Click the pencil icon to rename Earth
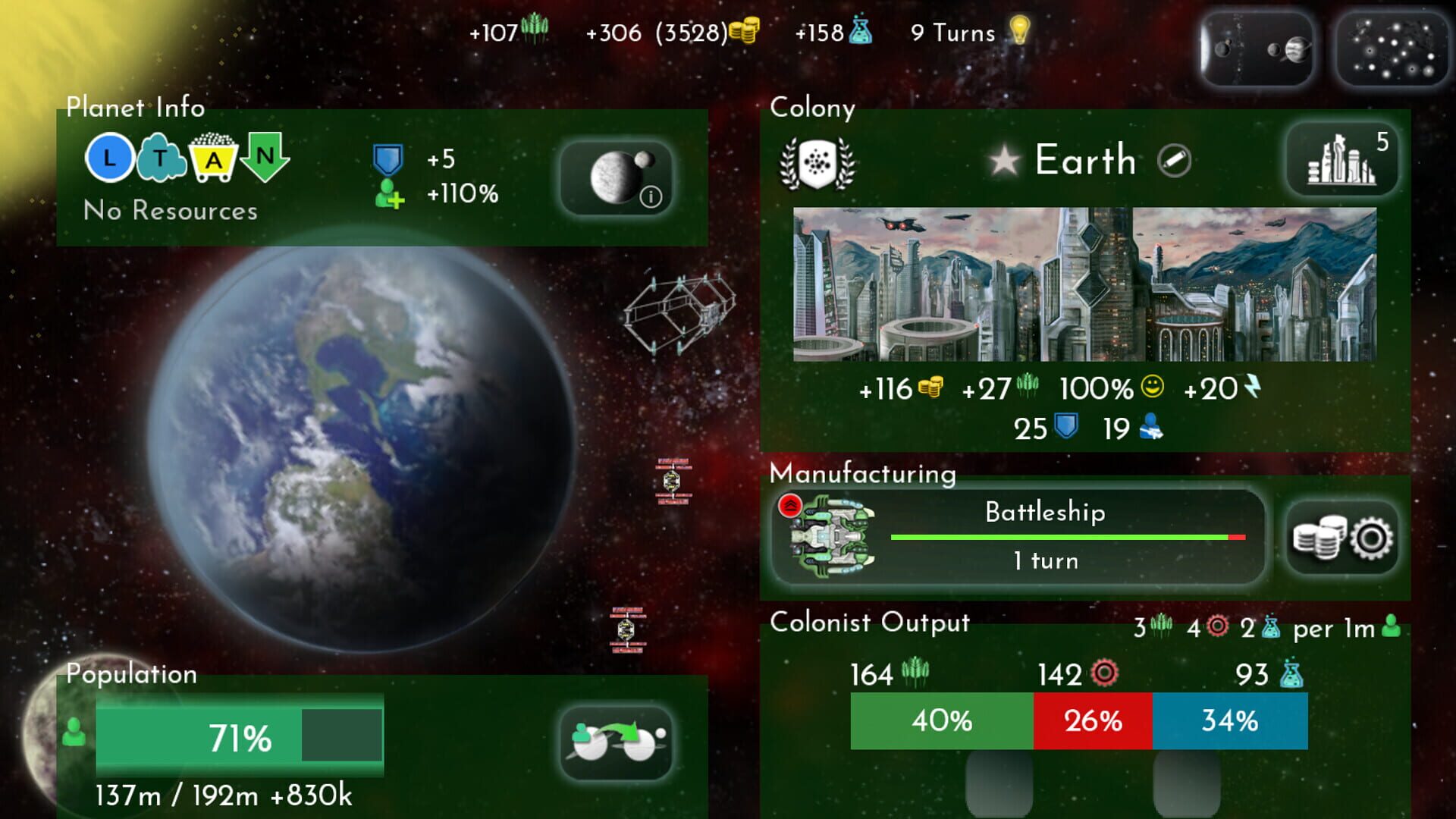The image size is (1456, 819). coord(1174,161)
